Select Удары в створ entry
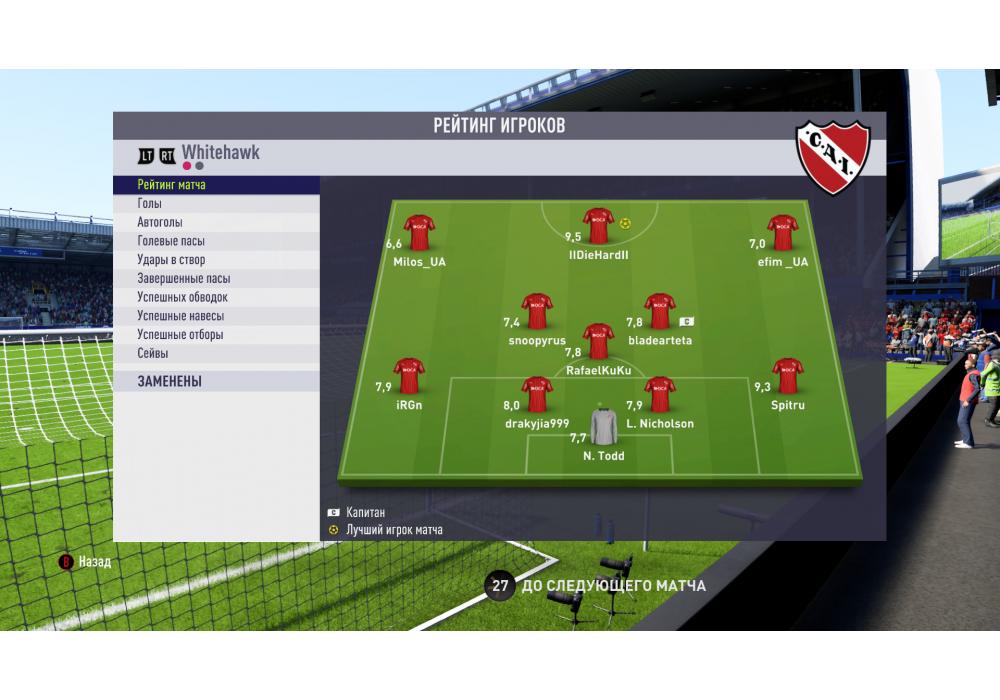The height and width of the screenshot is (700, 1000). (216, 260)
